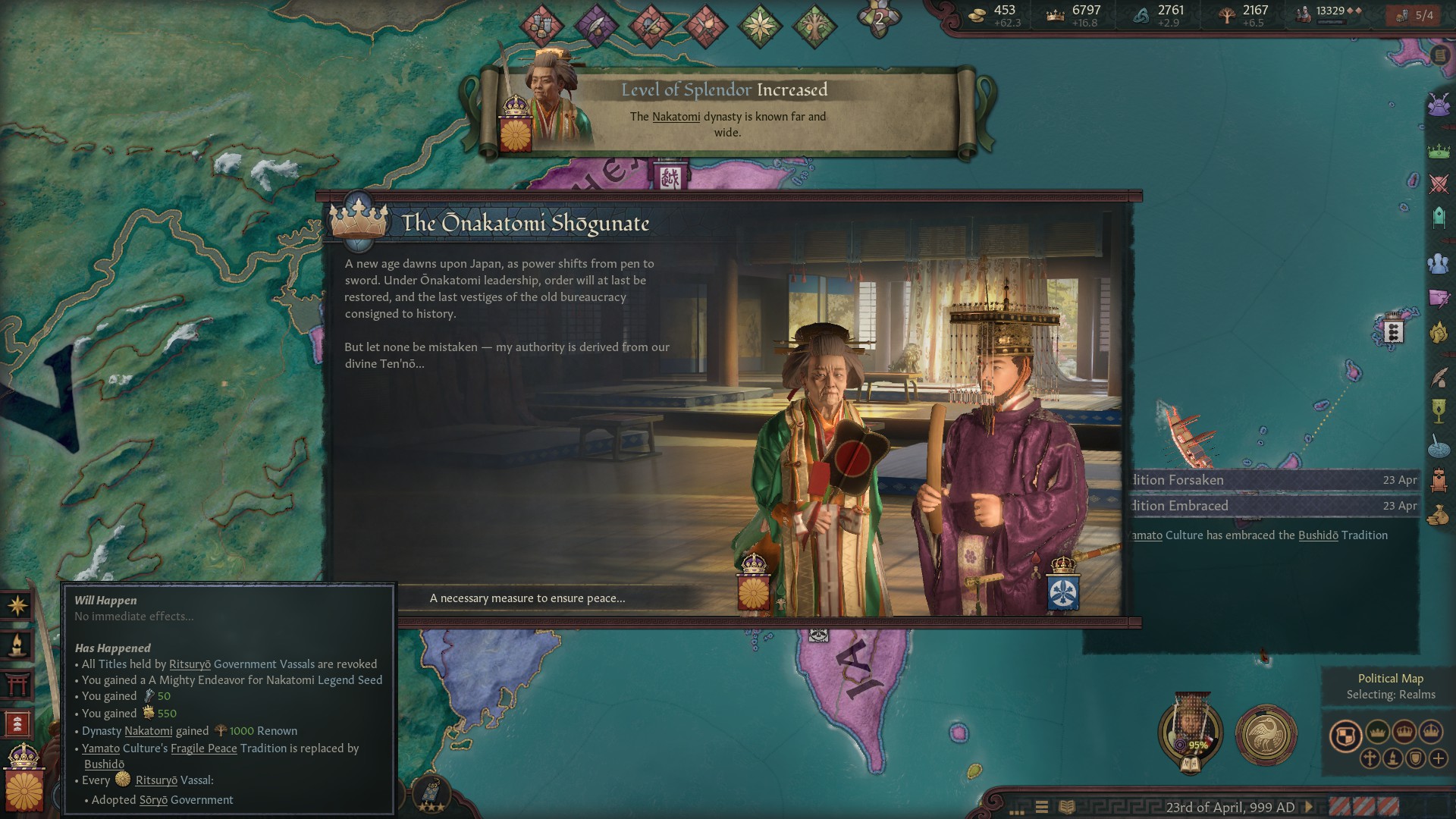Click the gold eight-pointed star icon
The image size is (1456, 819).
[17, 605]
